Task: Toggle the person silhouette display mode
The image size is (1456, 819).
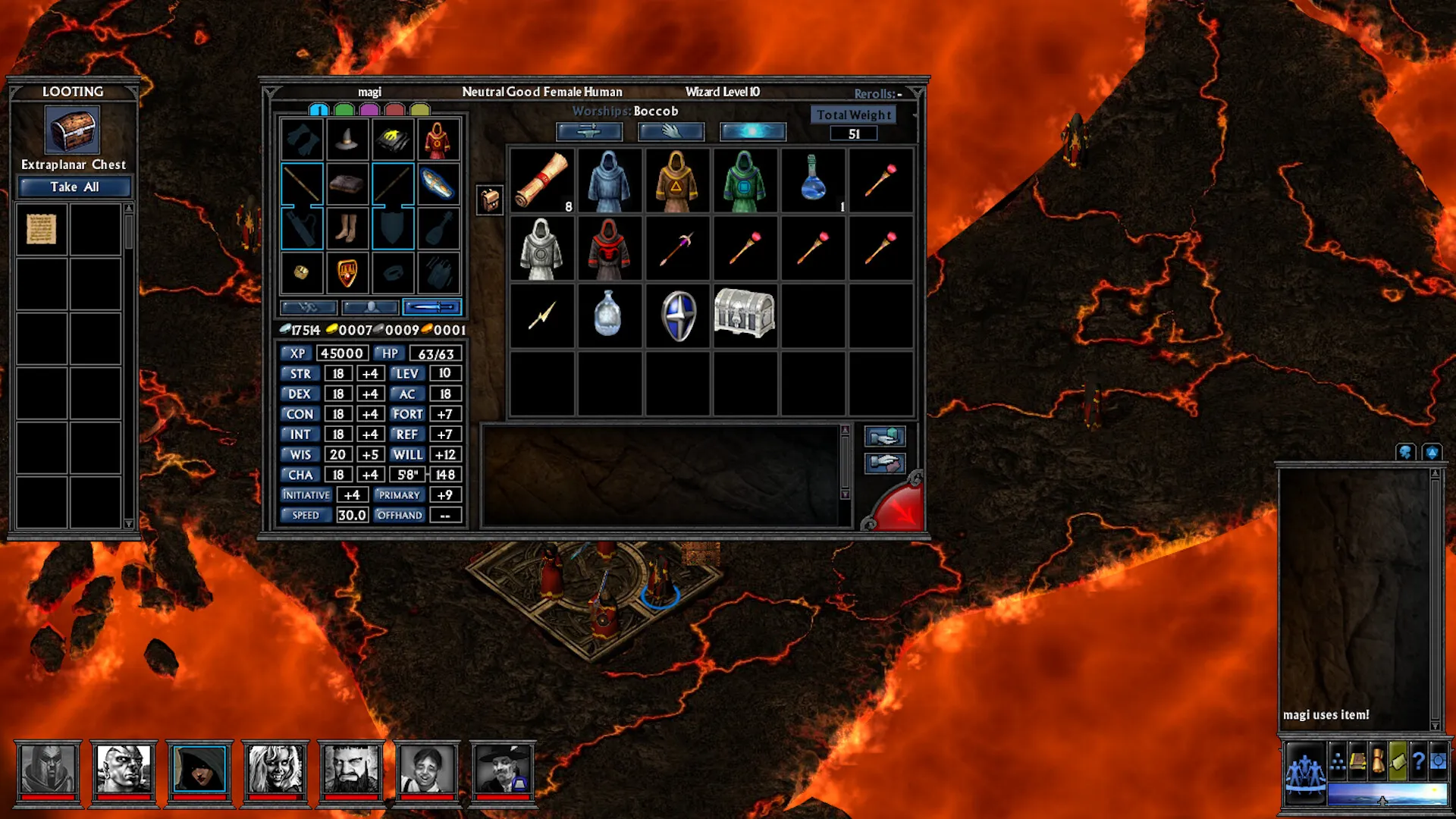Action: tap(369, 306)
